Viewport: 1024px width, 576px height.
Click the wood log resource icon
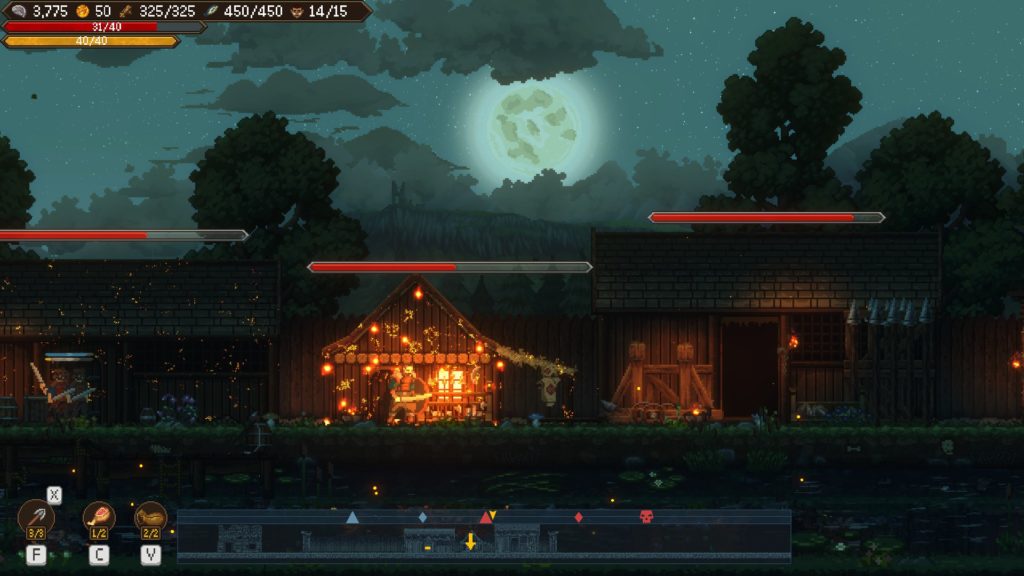(x=127, y=10)
